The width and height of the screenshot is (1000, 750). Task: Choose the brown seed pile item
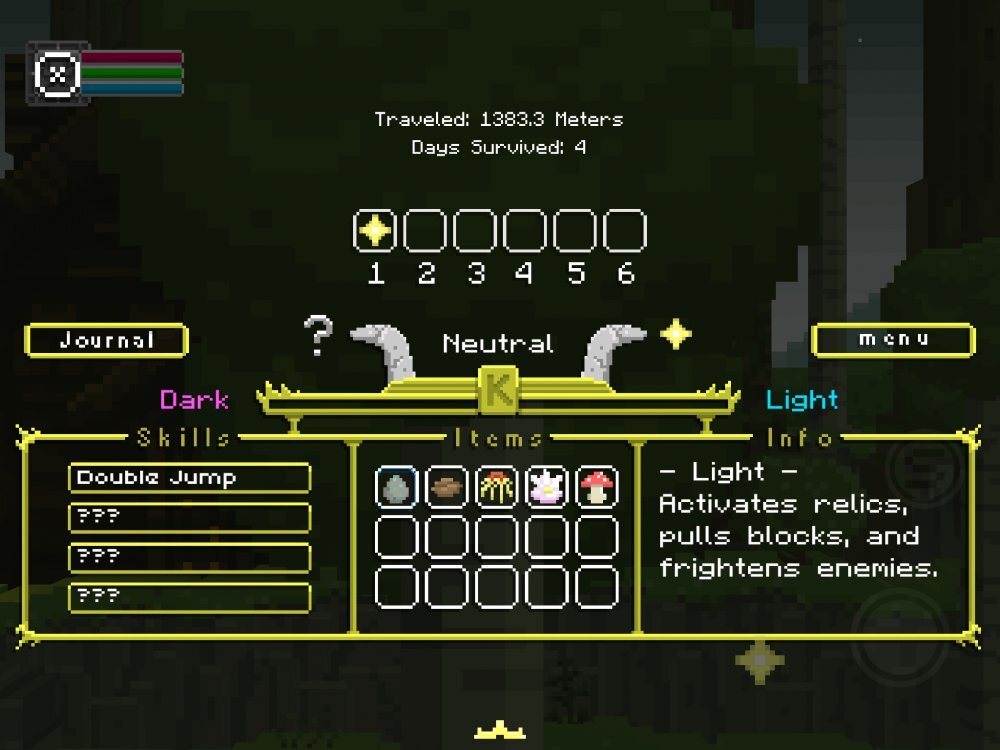tap(447, 488)
